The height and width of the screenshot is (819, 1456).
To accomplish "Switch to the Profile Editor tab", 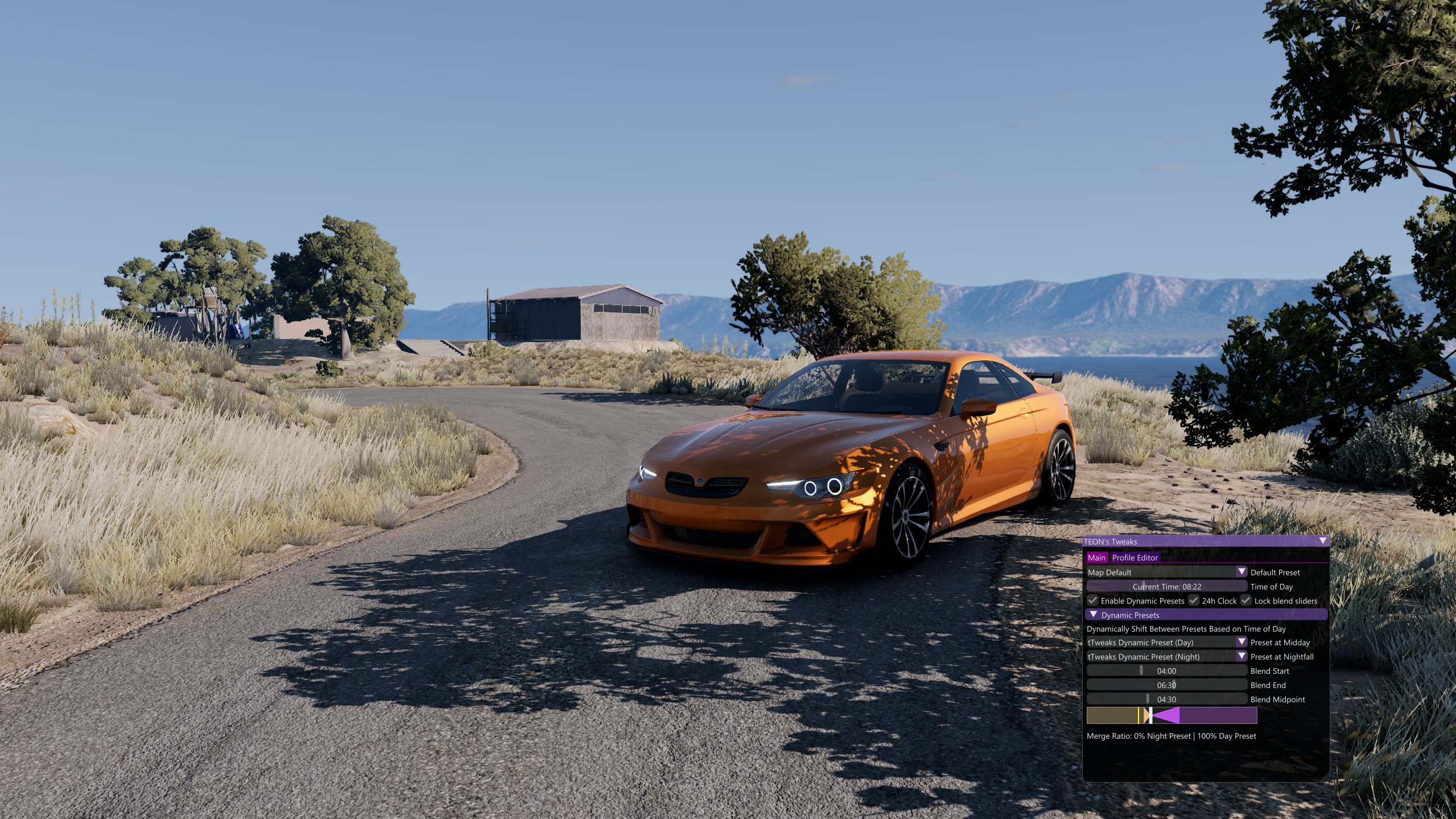I will tap(1135, 558).
